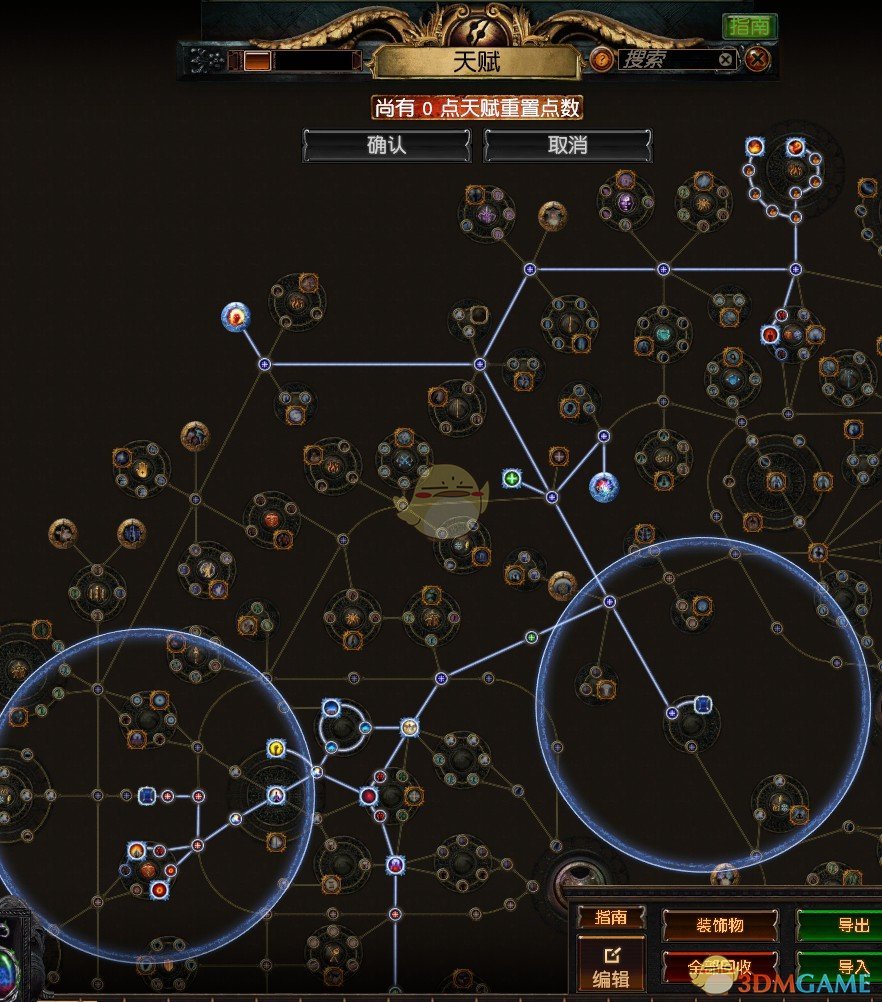Viewport: 882px width, 1002px height.
Task: Click the 搜索 search field
Action: 665,60
